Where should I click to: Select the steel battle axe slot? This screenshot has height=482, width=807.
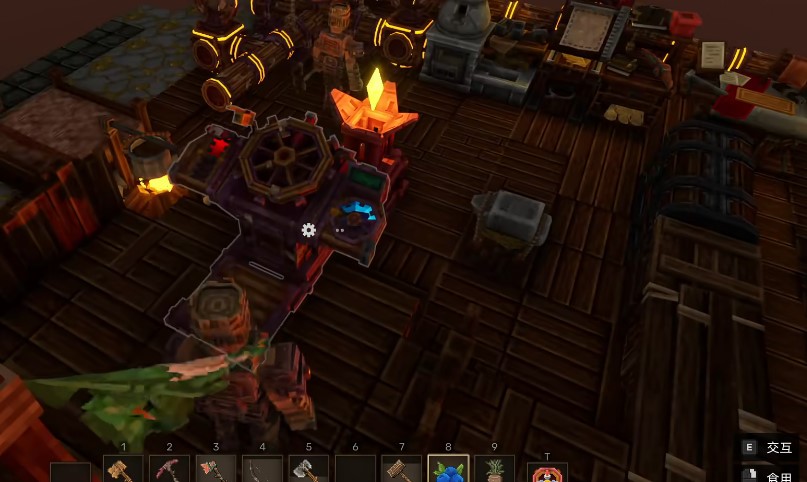click(x=308, y=470)
